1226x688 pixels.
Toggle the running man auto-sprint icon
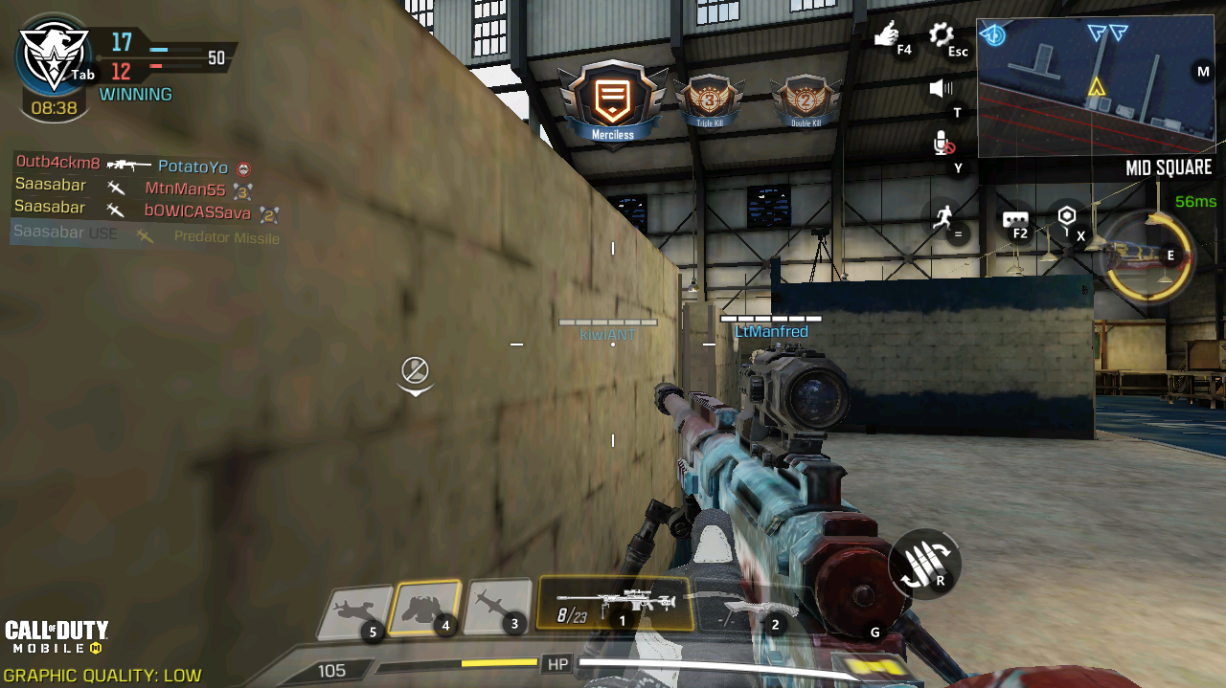[x=941, y=215]
